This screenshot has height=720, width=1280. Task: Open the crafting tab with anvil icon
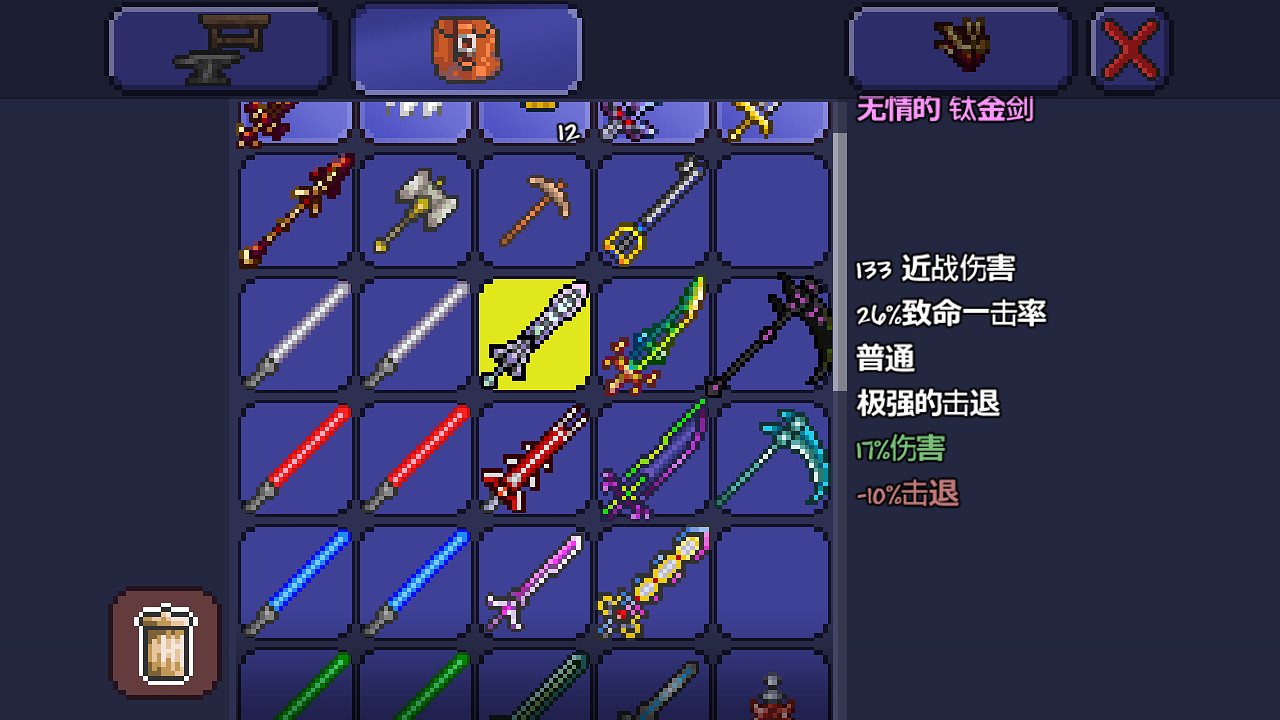point(220,46)
